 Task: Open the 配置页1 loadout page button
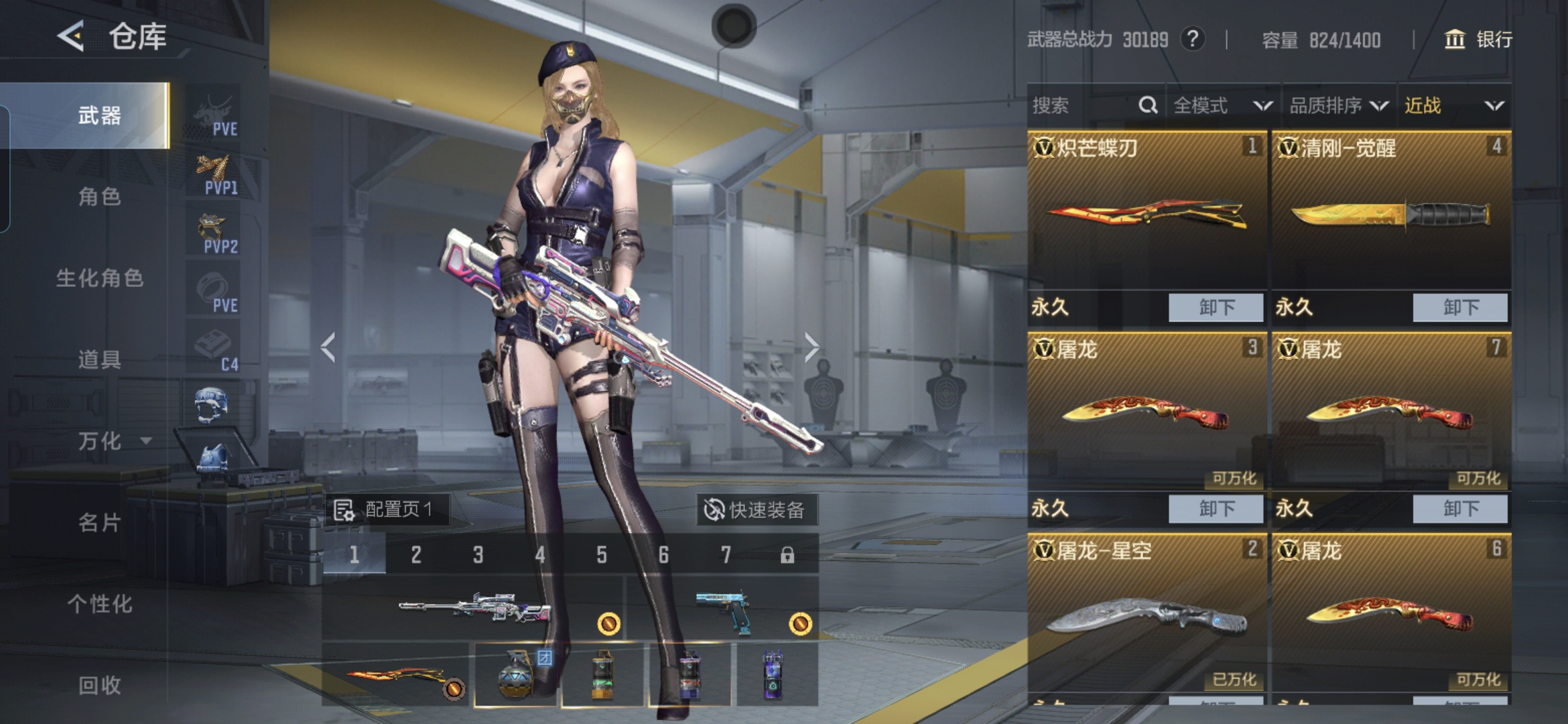[x=387, y=509]
